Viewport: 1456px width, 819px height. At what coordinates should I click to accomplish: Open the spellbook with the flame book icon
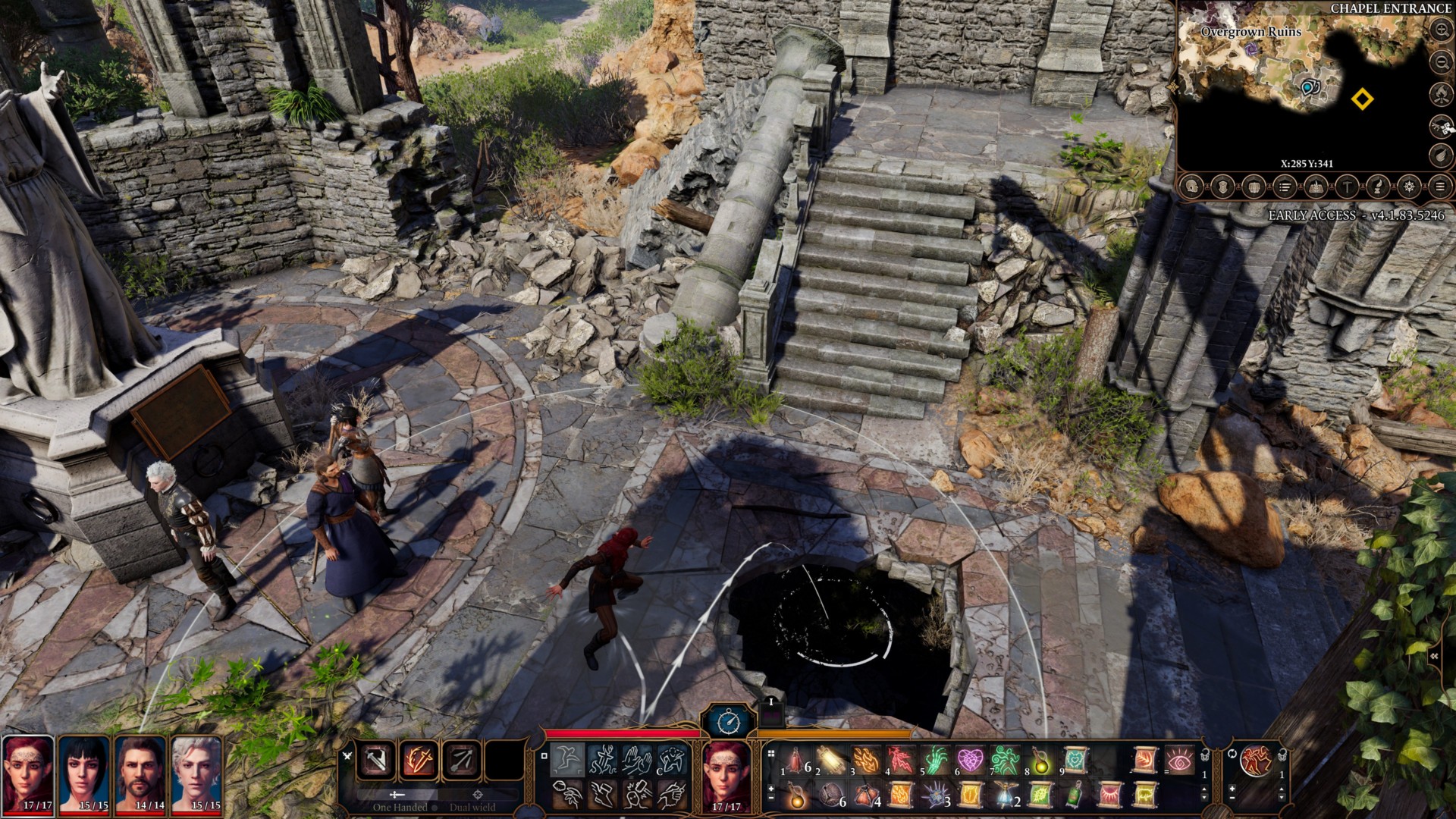[1316, 187]
